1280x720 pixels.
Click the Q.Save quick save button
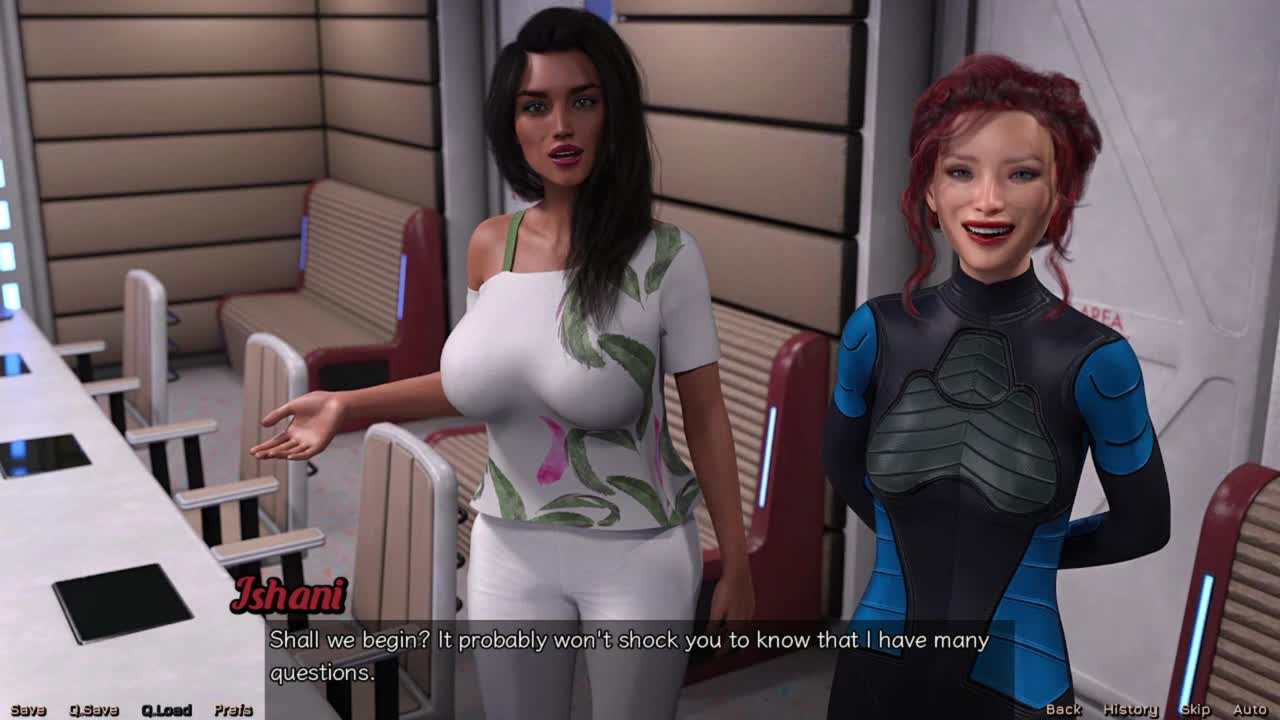pos(94,710)
